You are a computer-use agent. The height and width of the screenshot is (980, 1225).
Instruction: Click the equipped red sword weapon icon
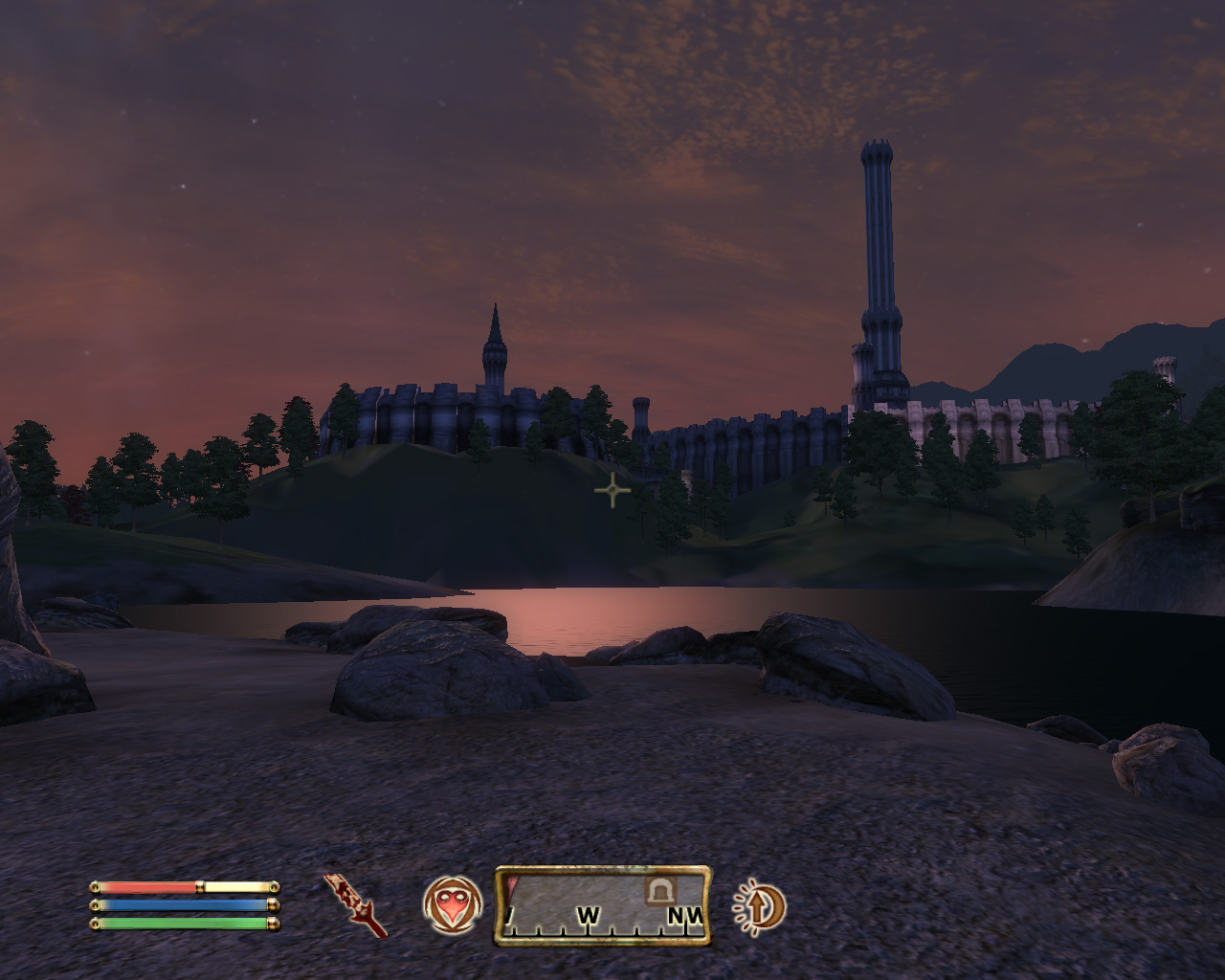[x=355, y=904]
